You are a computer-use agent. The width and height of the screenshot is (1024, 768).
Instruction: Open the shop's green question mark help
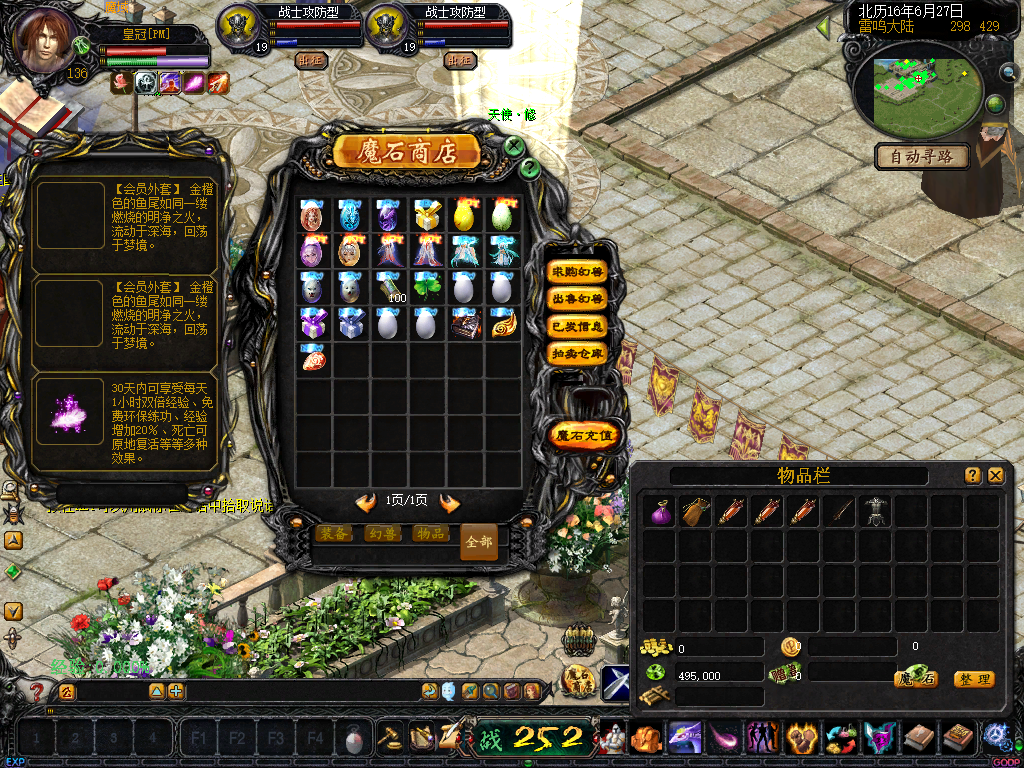pos(531,169)
